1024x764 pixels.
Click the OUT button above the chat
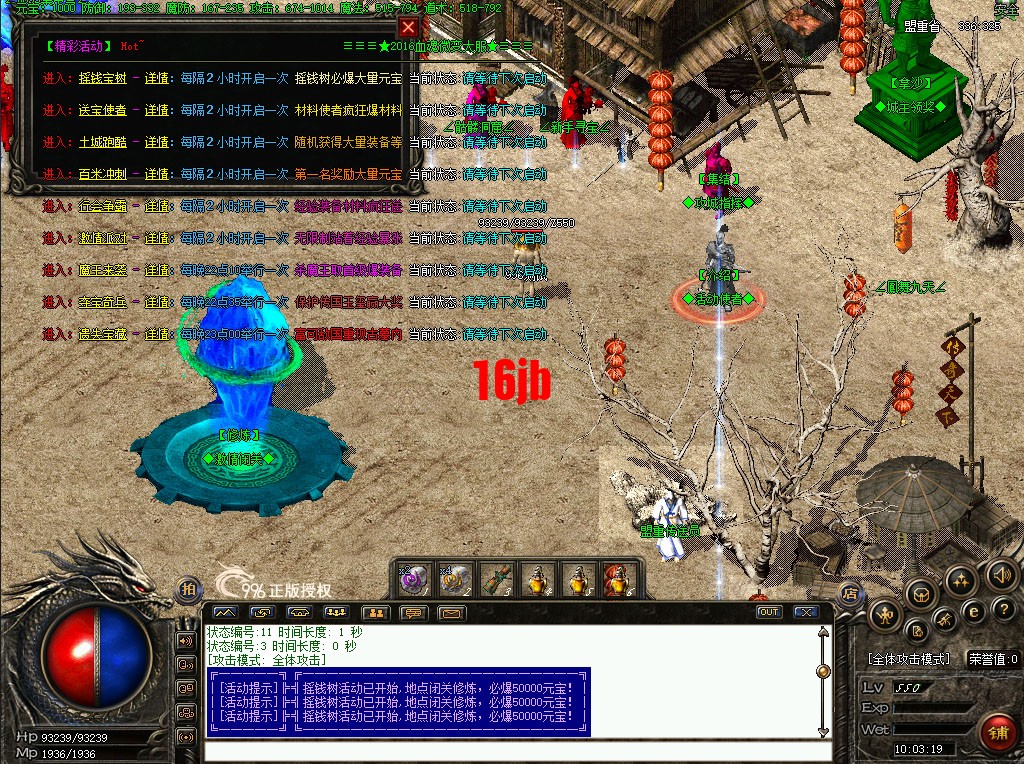click(x=768, y=612)
